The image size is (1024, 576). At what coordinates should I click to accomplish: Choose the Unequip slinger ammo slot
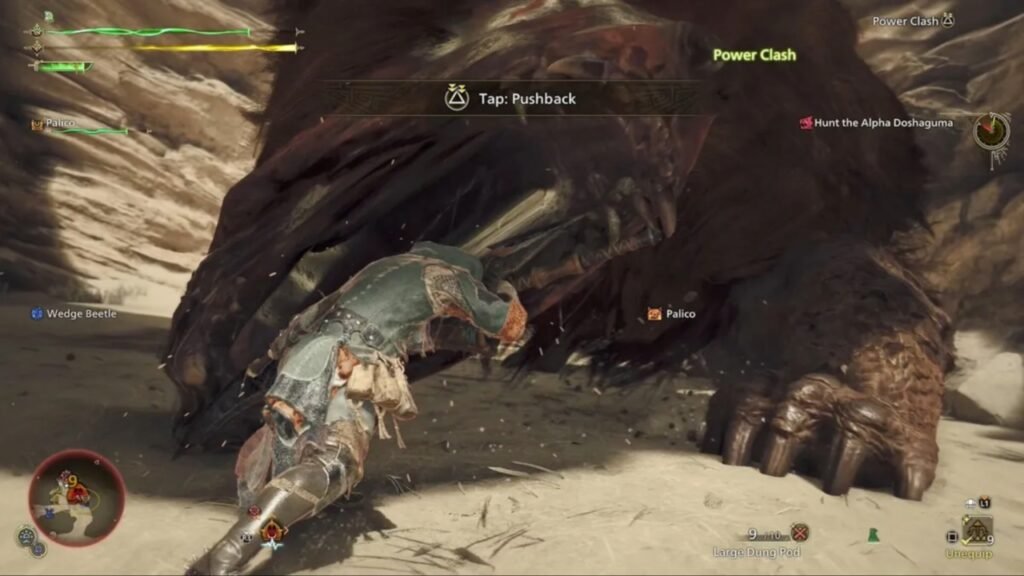pos(976,531)
